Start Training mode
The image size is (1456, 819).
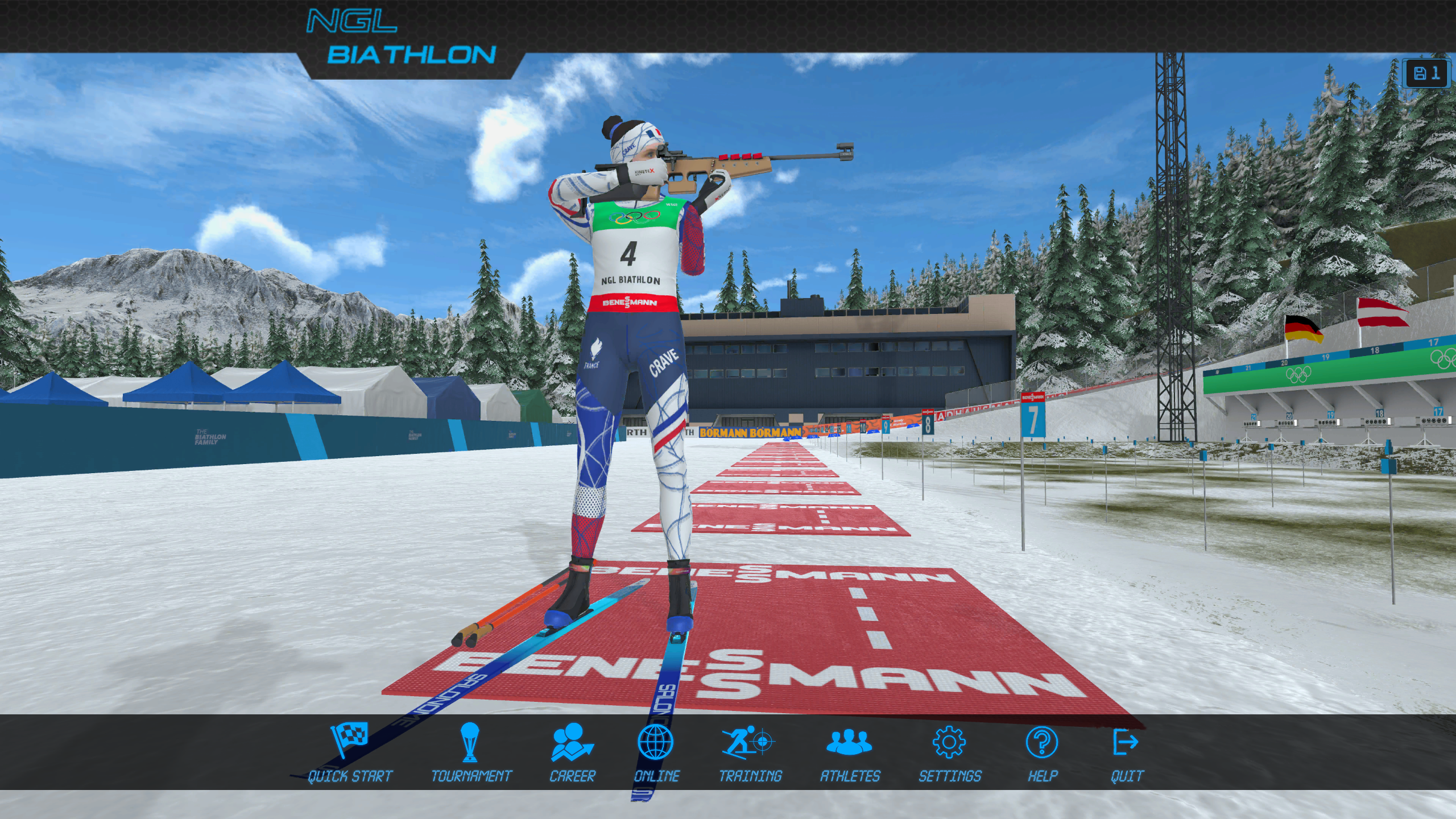click(x=750, y=752)
